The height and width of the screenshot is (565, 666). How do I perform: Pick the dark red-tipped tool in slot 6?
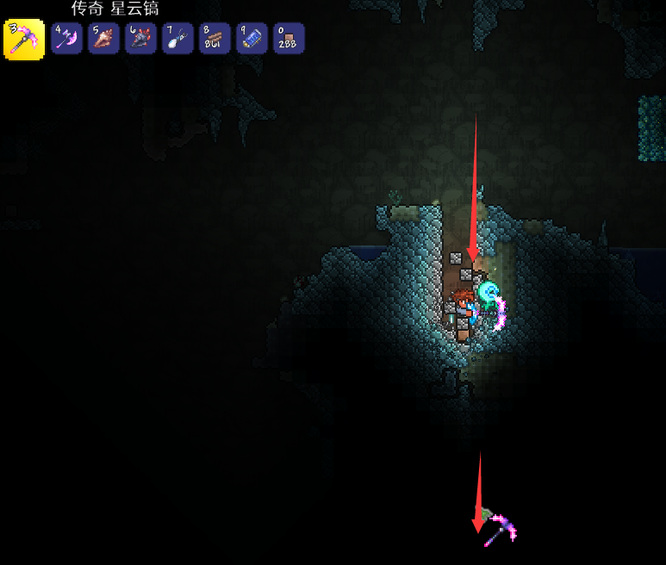140,39
